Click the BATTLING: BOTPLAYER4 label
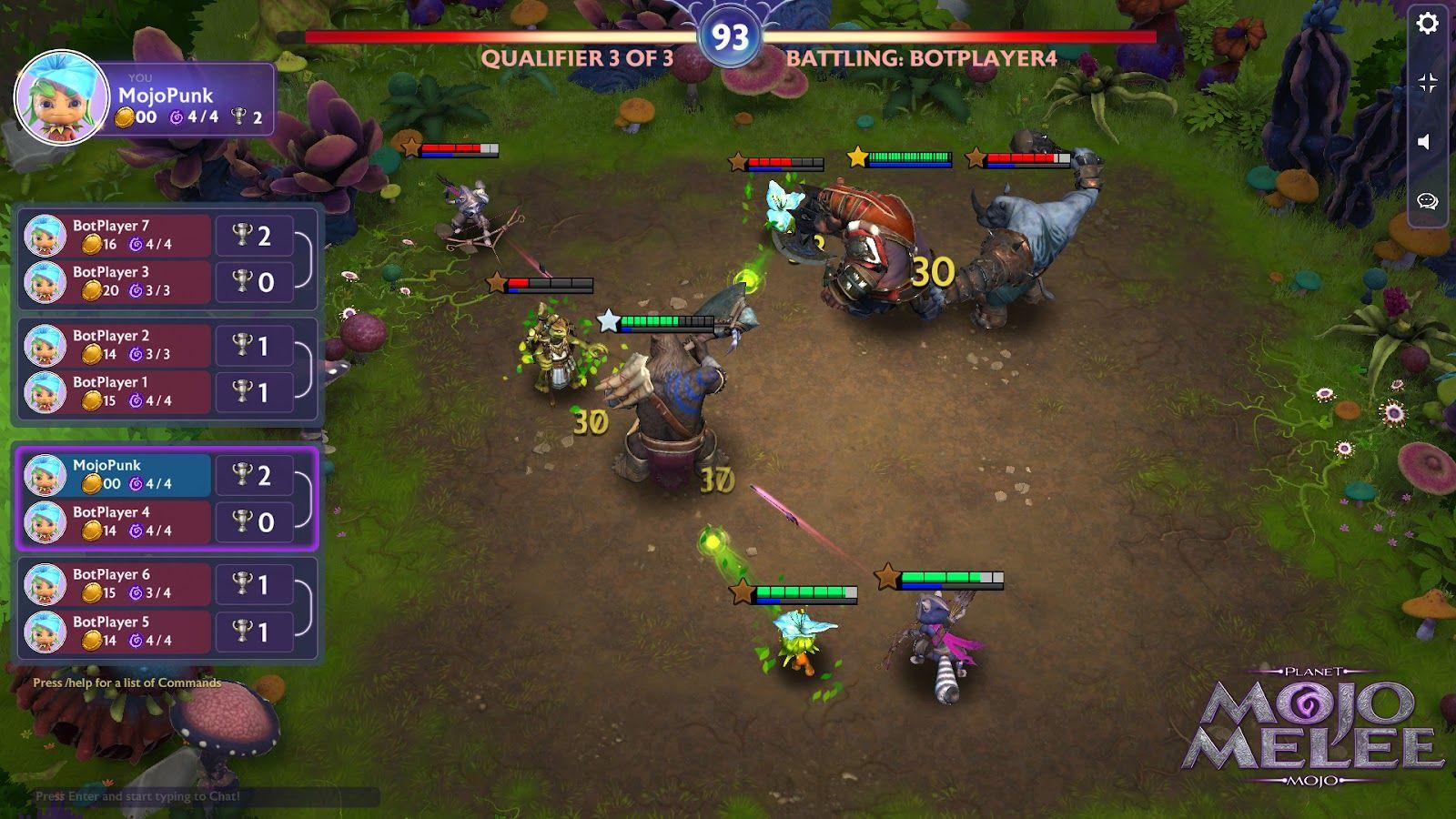The width and height of the screenshot is (1456, 819). (x=921, y=58)
